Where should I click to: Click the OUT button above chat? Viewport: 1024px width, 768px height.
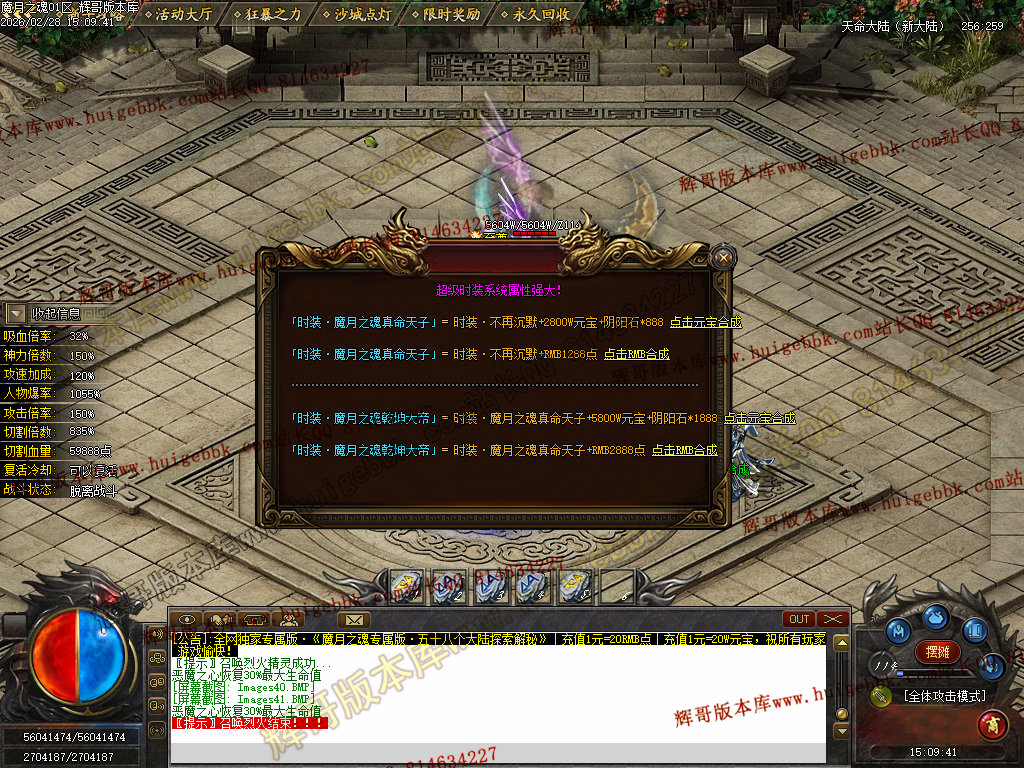pyautogui.click(x=799, y=619)
